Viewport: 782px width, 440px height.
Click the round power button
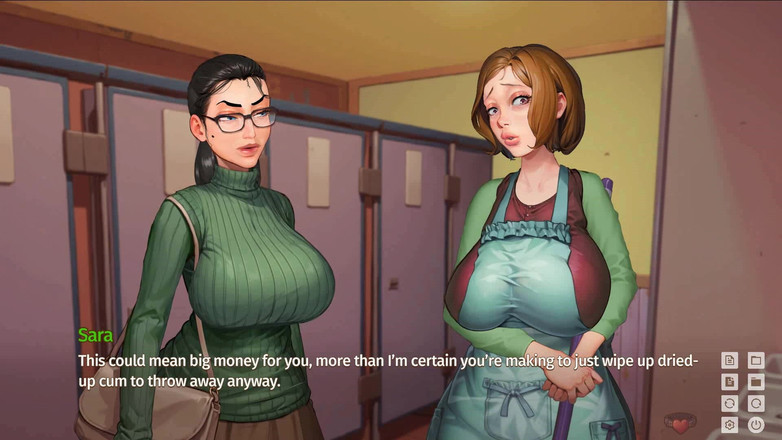pos(756,425)
